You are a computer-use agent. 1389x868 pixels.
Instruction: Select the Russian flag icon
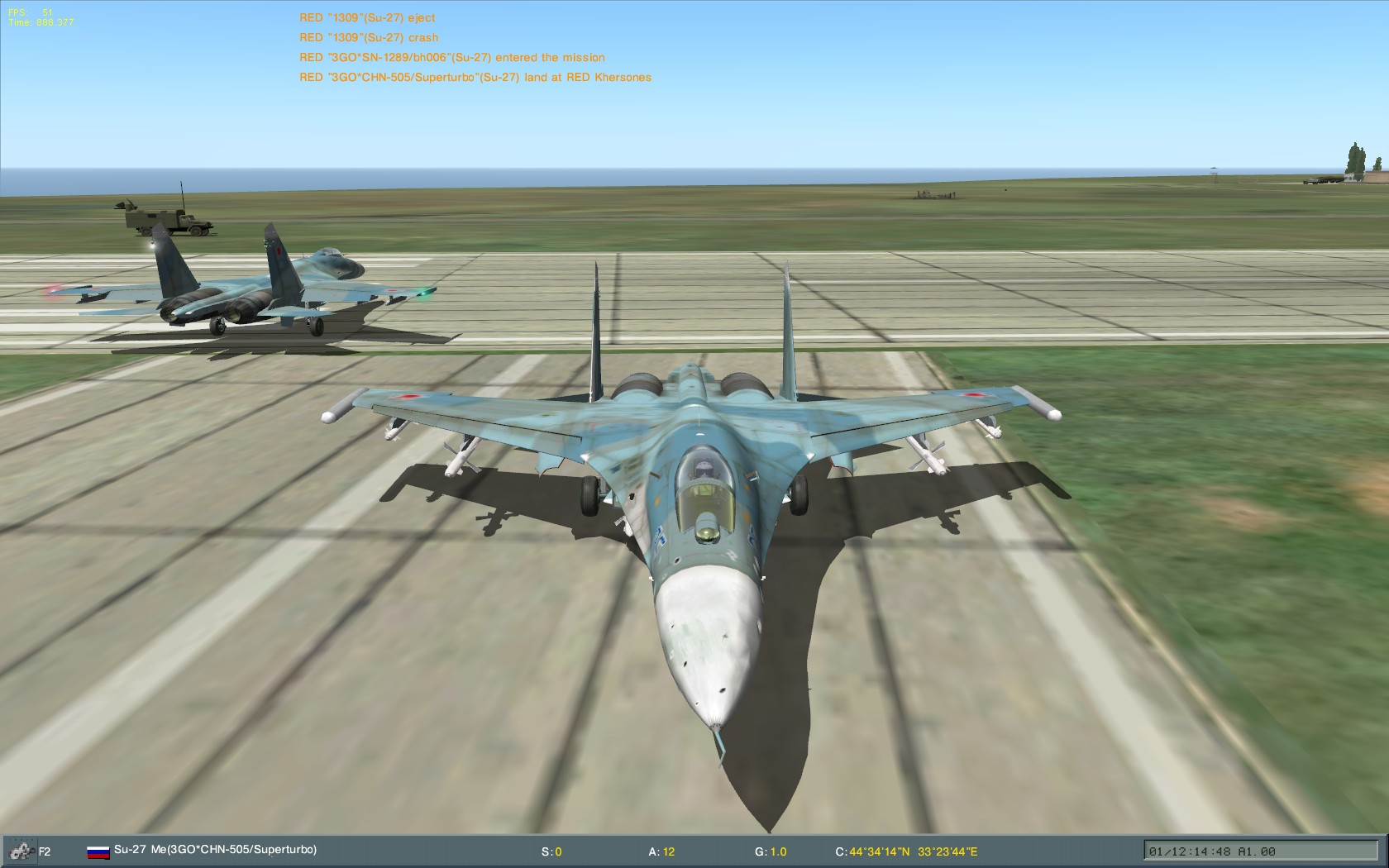(98, 848)
